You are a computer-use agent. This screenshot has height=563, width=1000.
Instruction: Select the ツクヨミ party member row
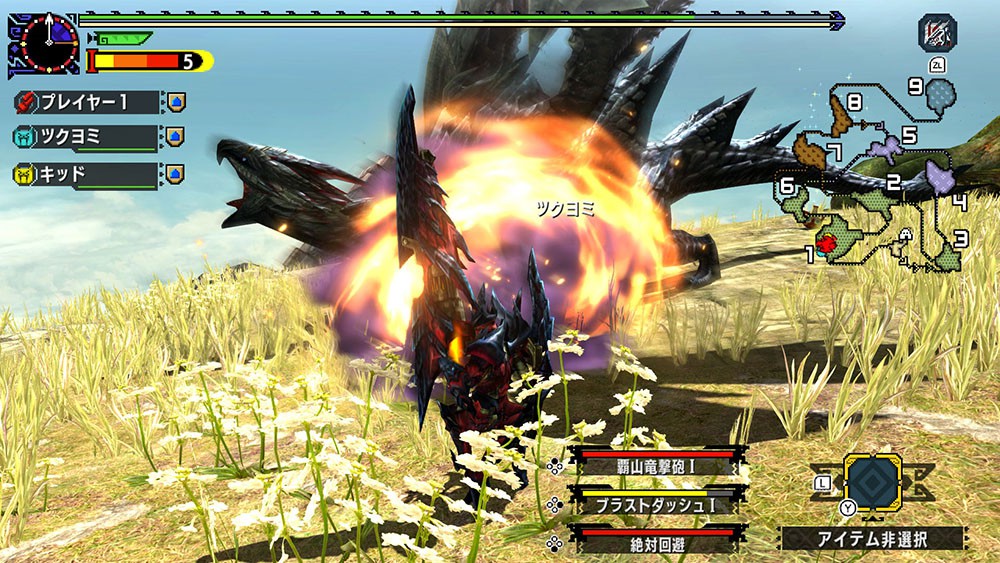click(x=88, y=137)
